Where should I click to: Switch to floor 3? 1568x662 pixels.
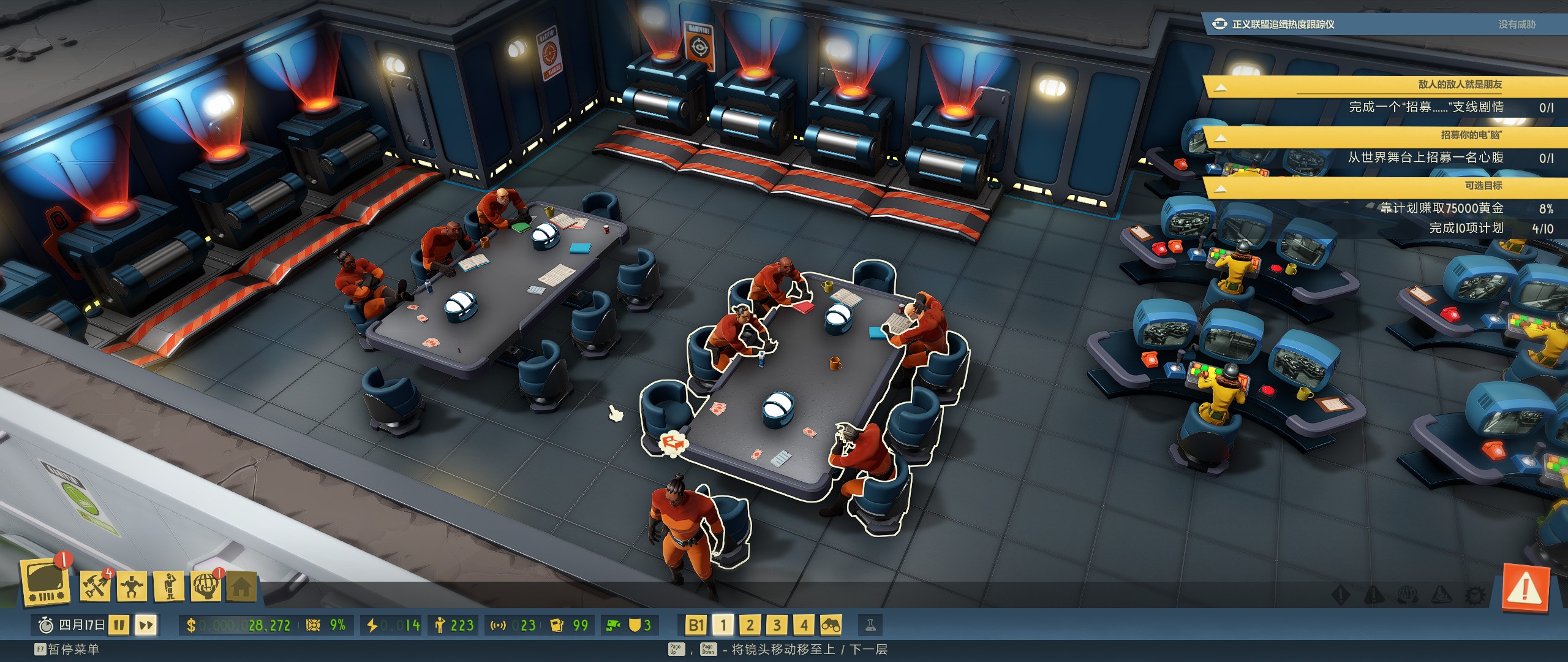777,625
